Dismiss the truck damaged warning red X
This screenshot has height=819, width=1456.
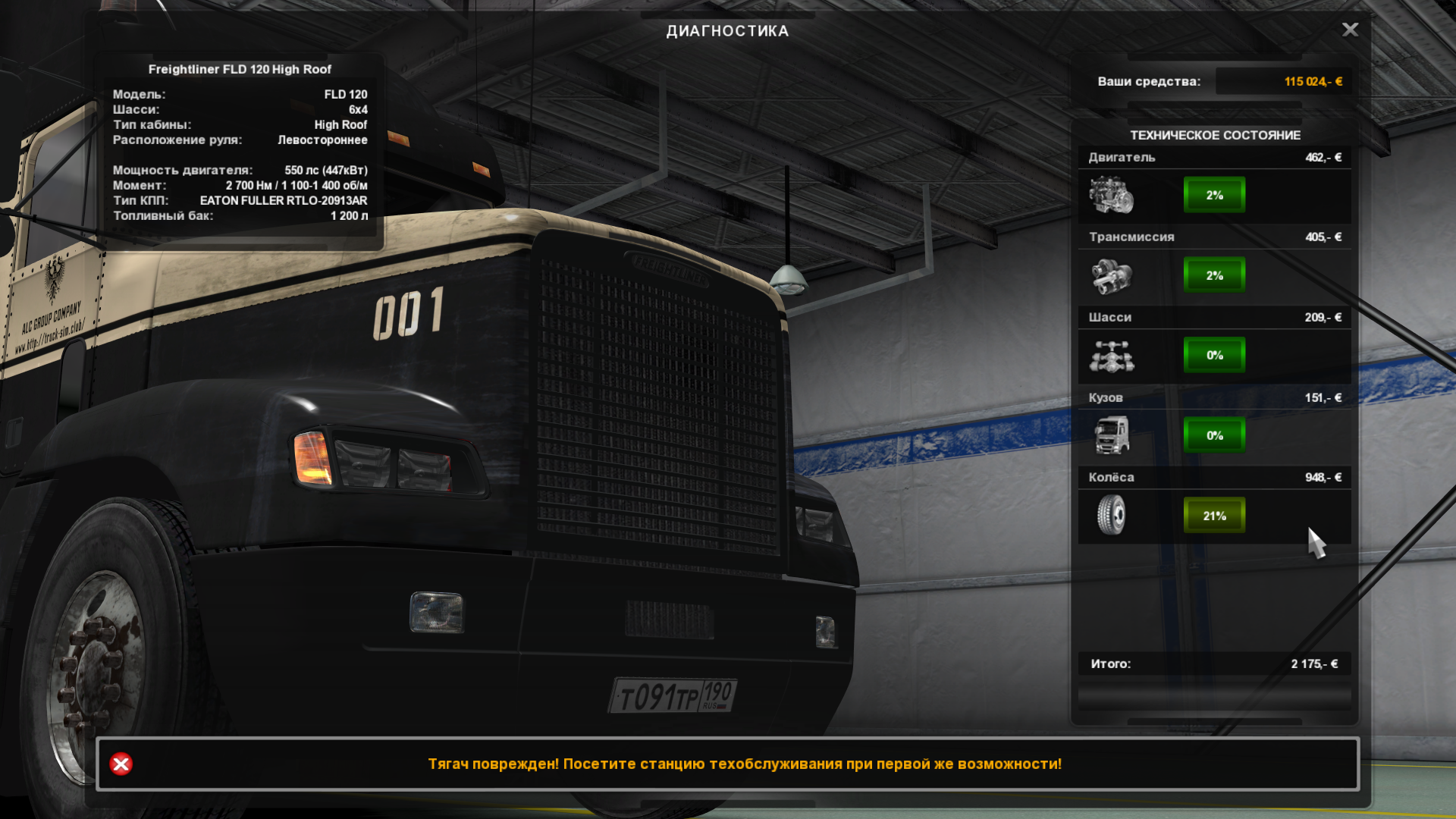click(x=121, y=764)
